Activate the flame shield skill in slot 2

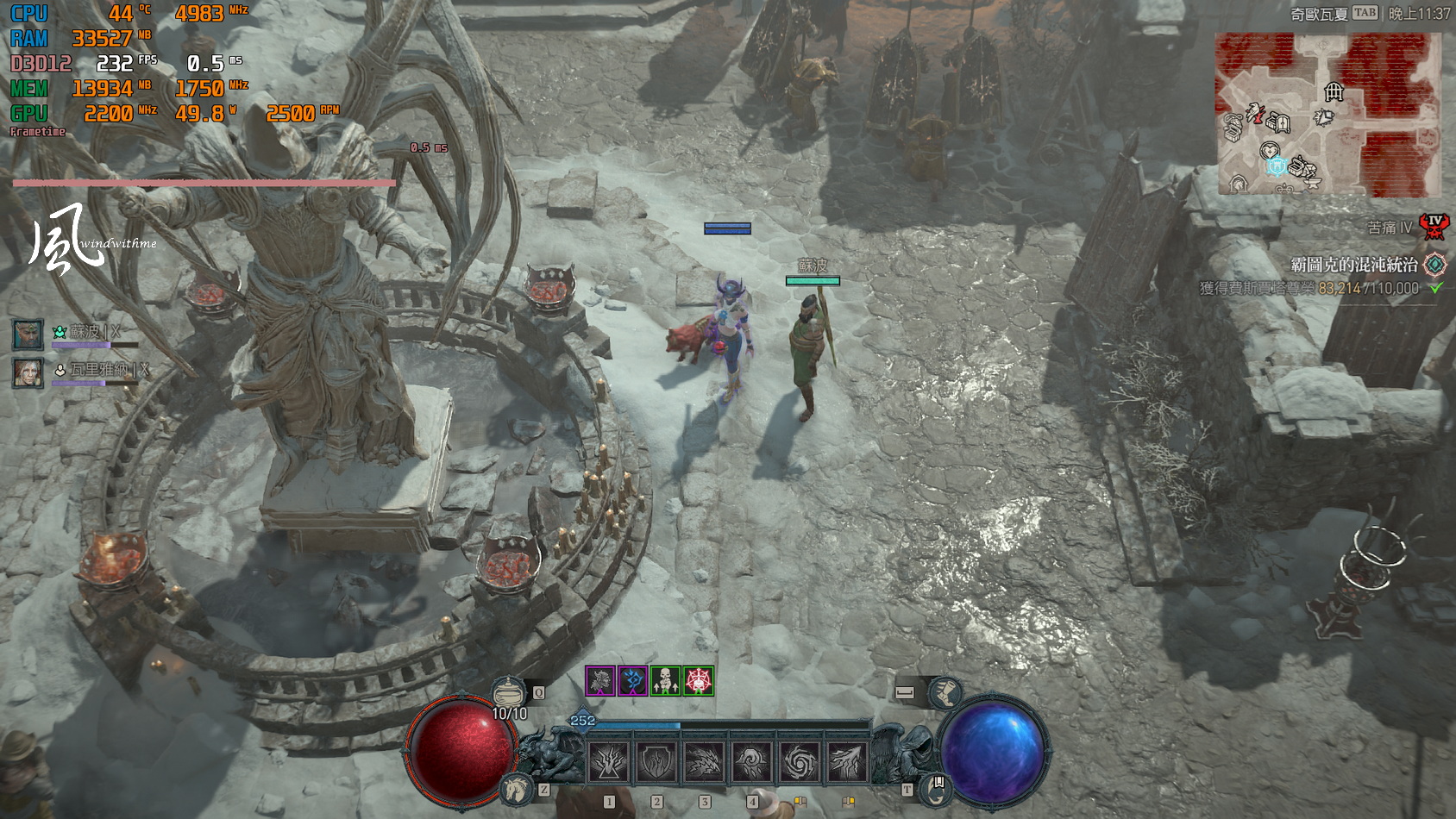656,761
